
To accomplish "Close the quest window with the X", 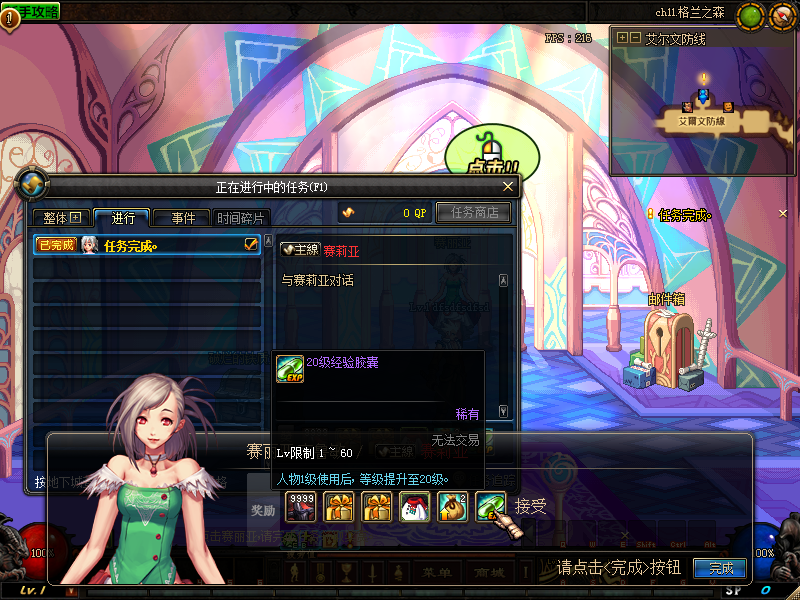I will [508, 187].
